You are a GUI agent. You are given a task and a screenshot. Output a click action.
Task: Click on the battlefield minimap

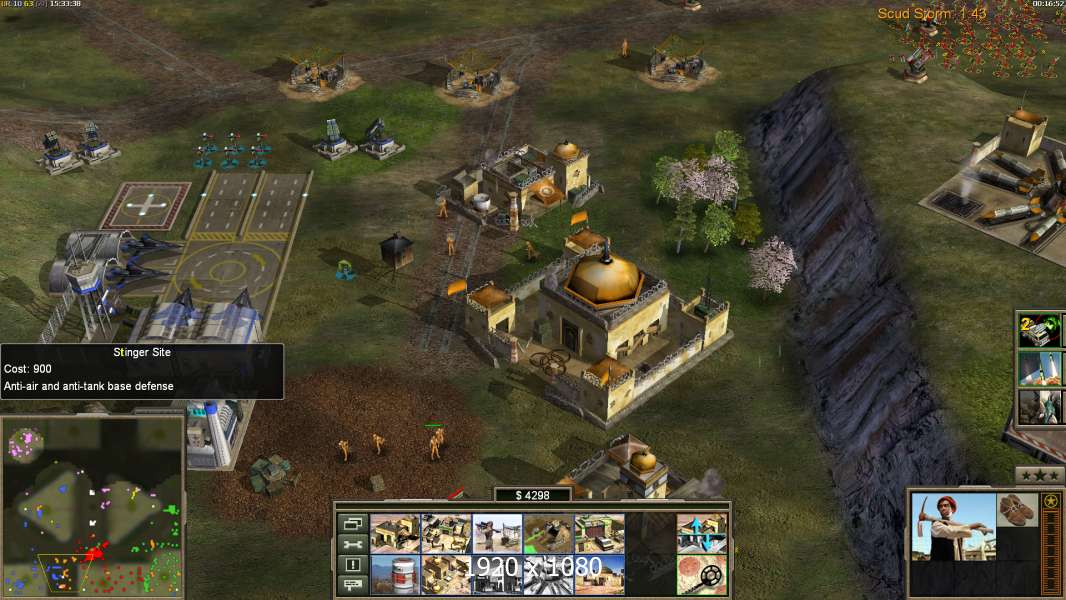92,506
